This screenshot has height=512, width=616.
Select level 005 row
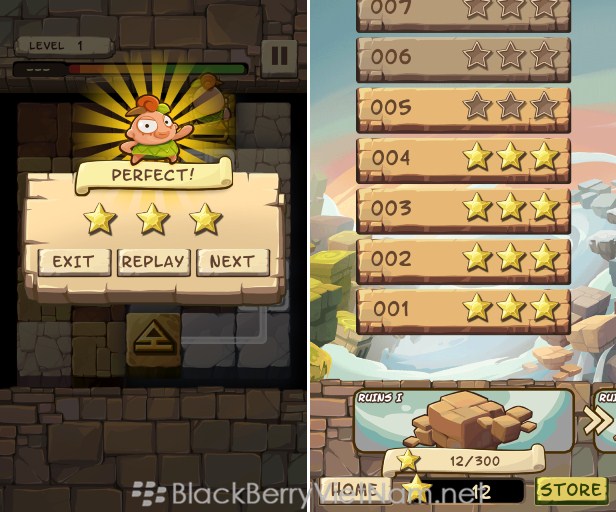pyautogui.click(x=463, y=106)
